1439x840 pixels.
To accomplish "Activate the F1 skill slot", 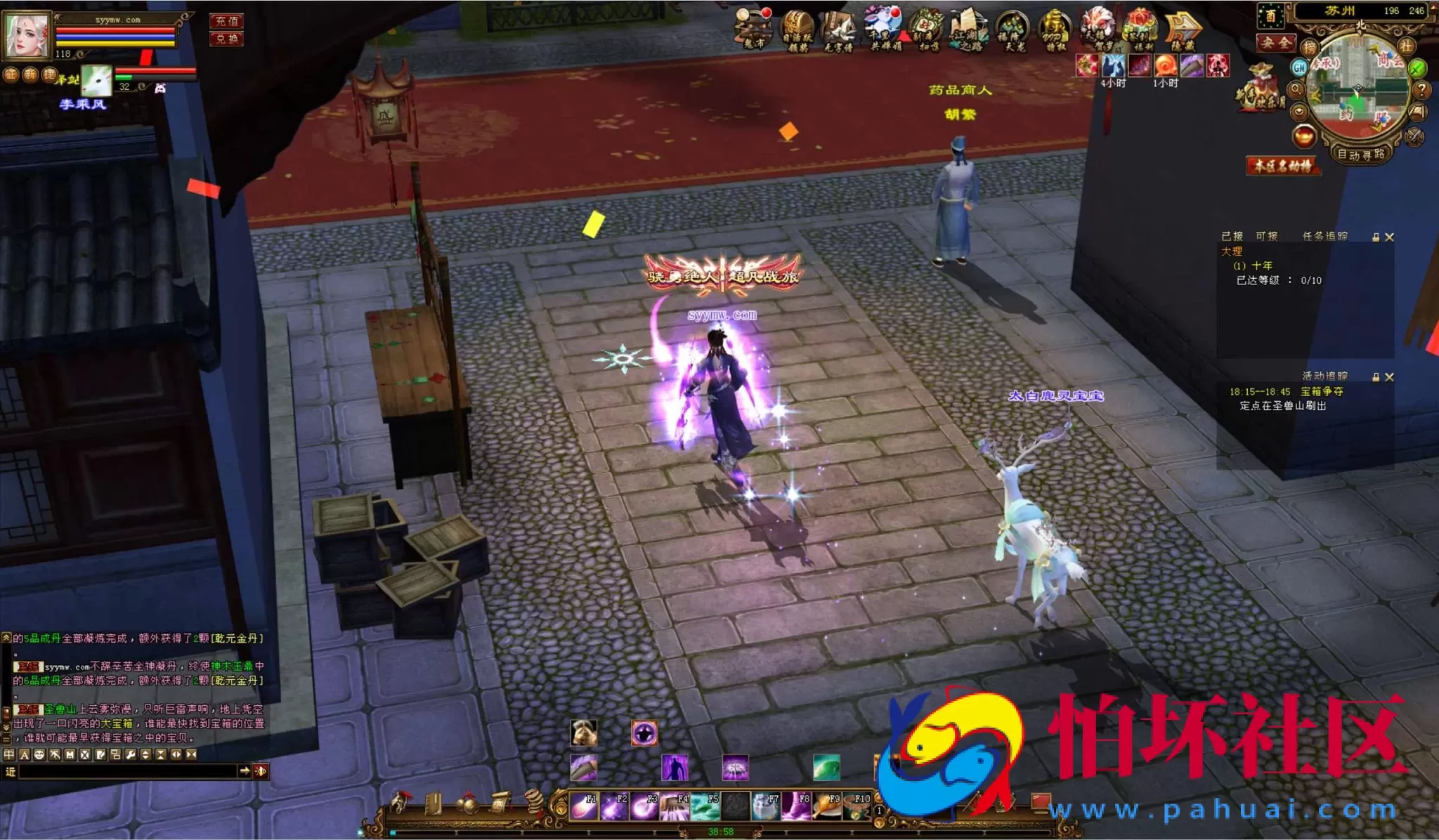I will (583, 806).
